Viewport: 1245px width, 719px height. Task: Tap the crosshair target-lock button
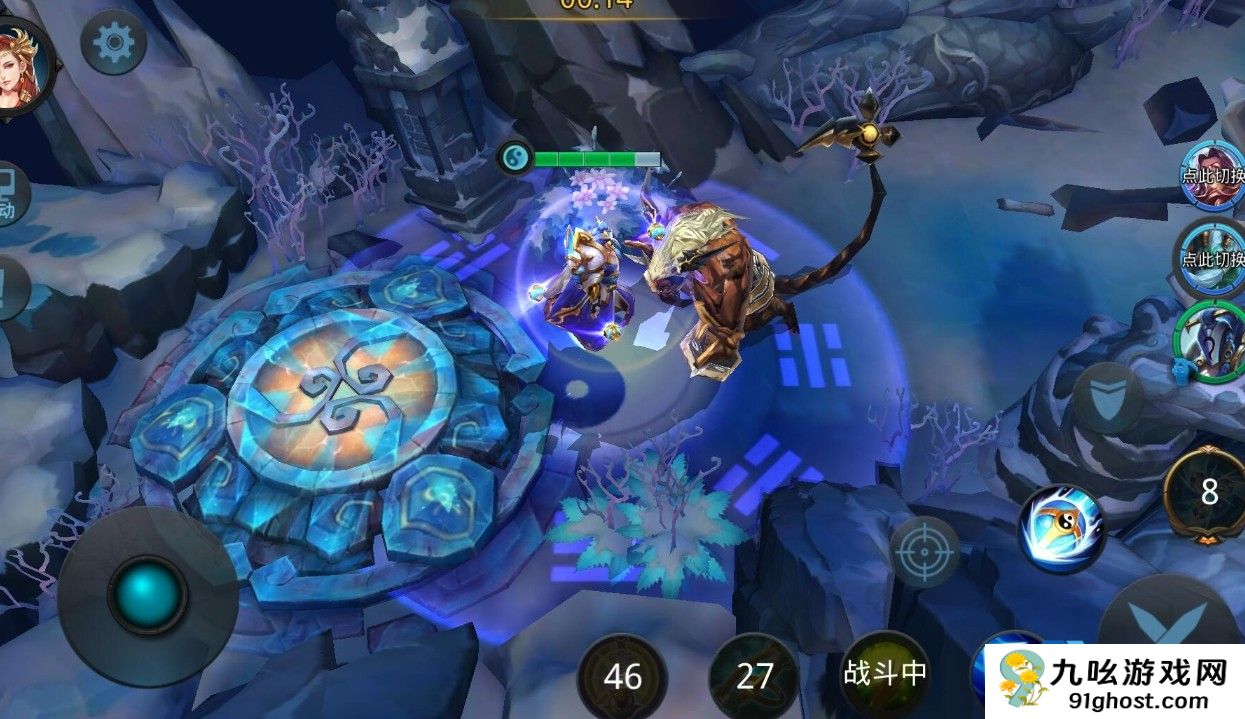point(925,552)
